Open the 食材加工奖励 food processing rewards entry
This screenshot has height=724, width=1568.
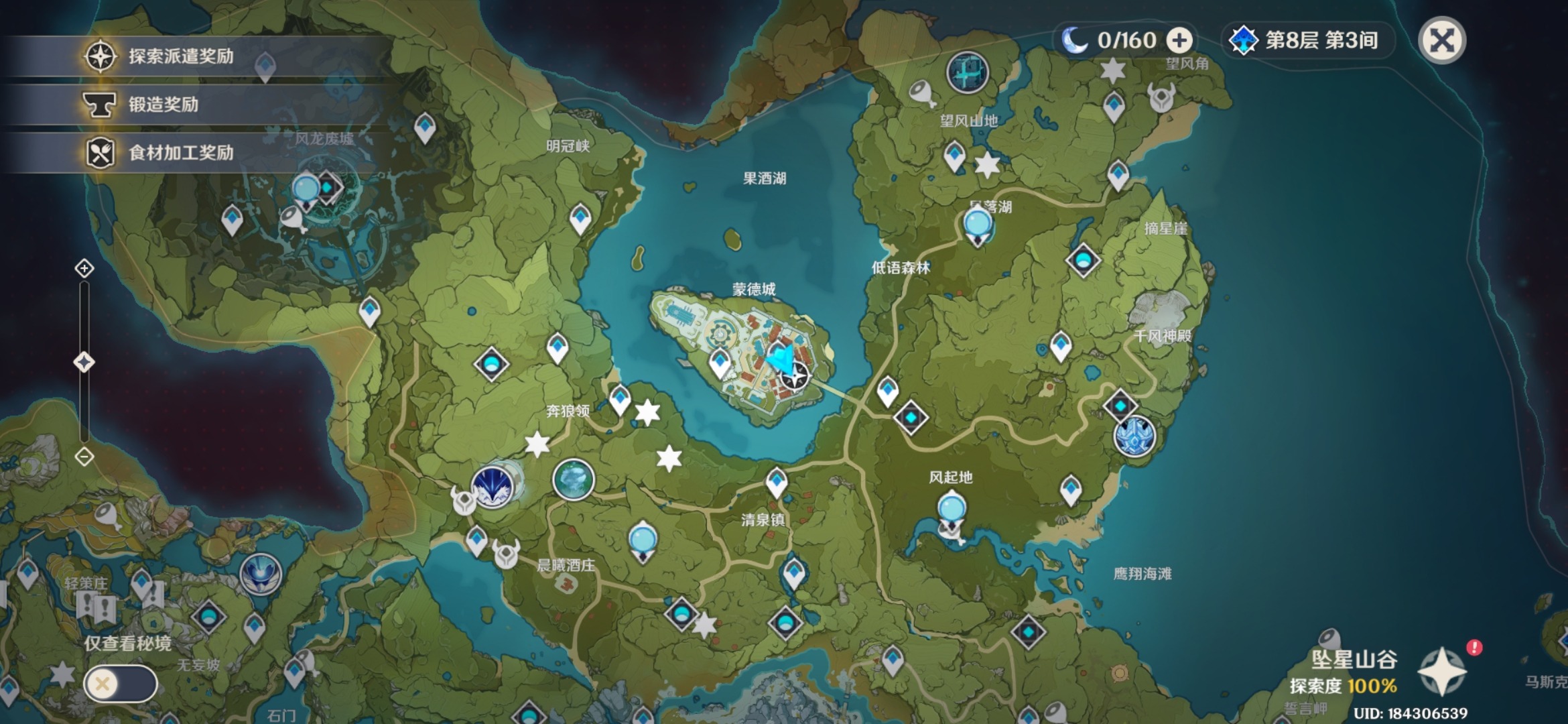(181, 153)
